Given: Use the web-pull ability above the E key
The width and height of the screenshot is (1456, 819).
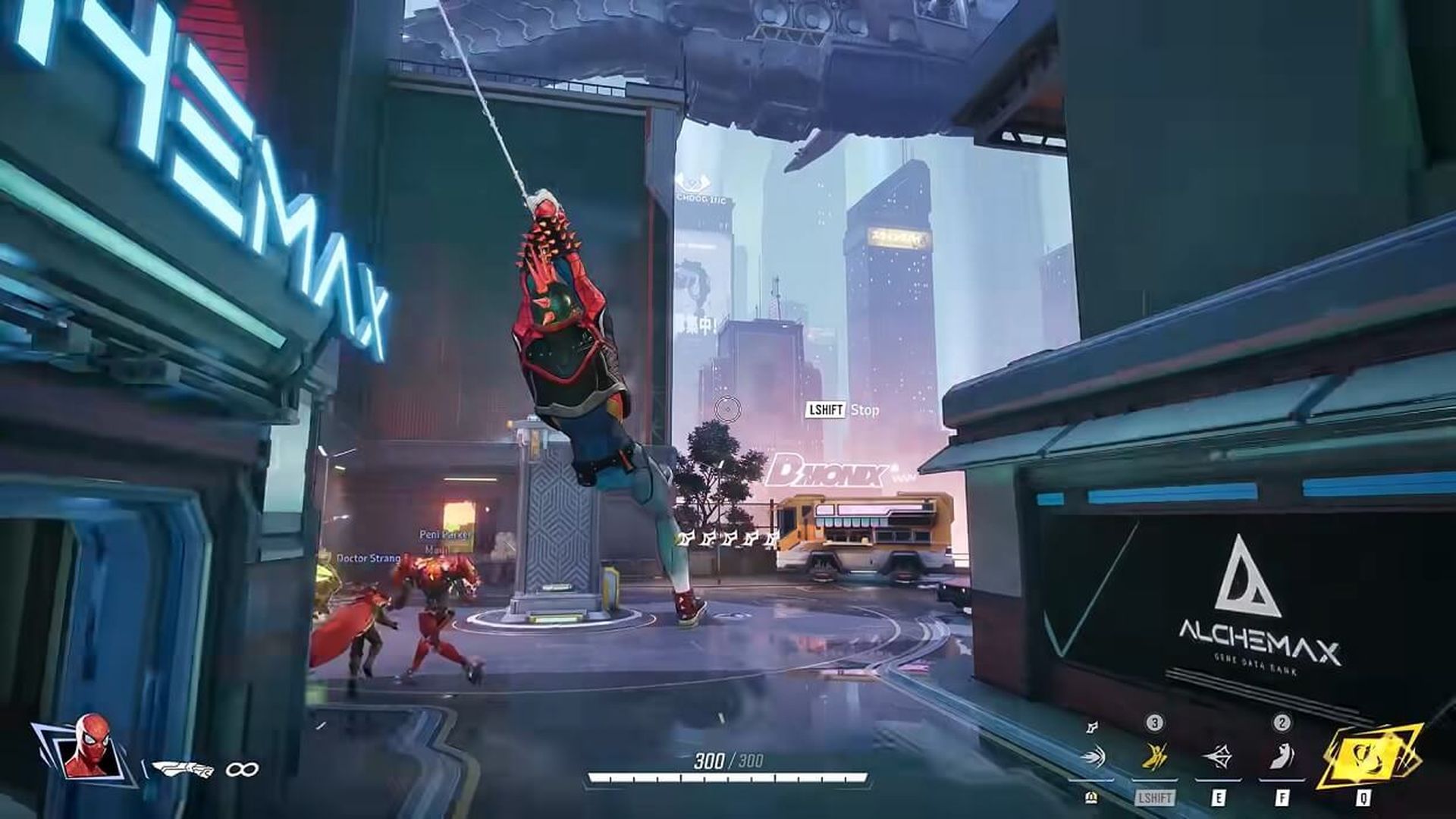Looking at the screenshot, I should click(1218, 757).
